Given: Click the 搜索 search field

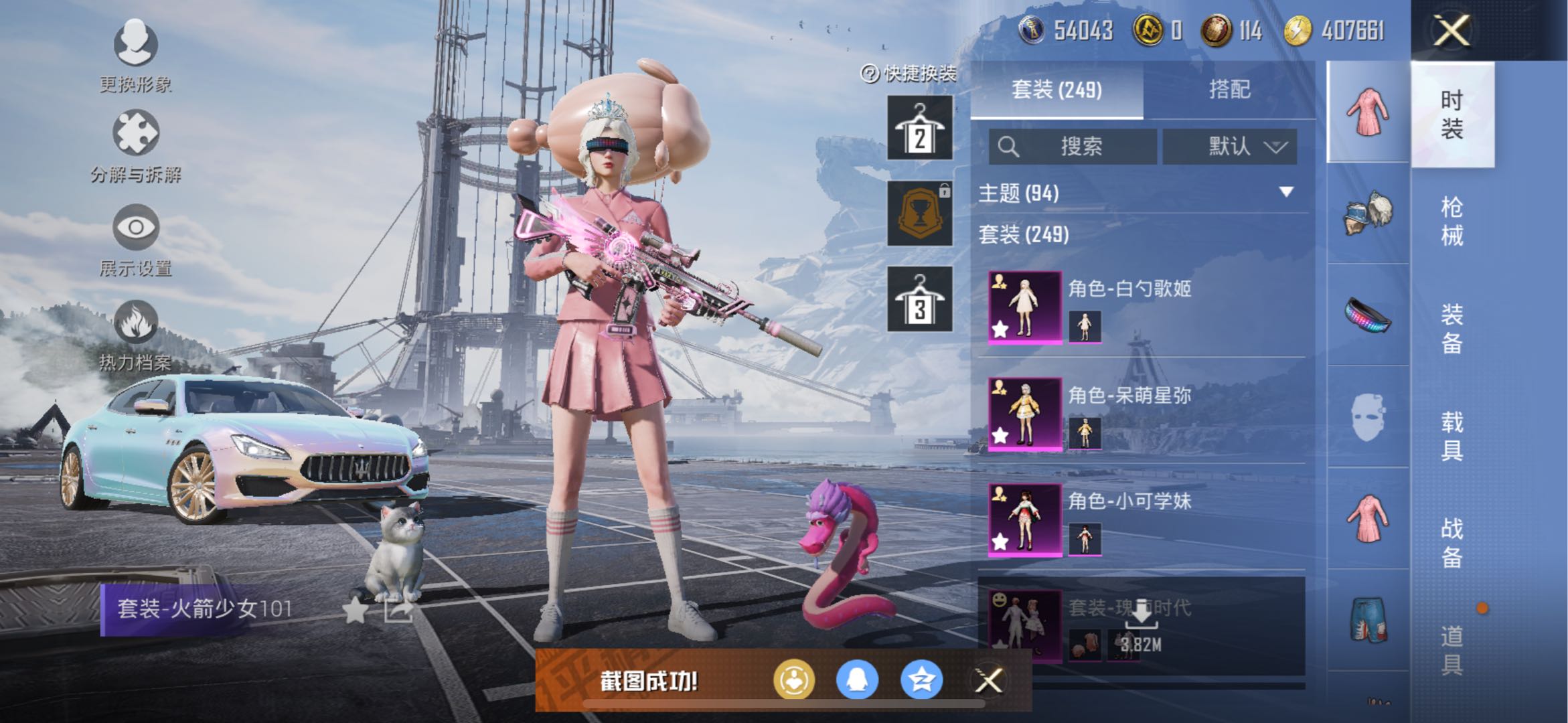Looking at the screenshot, I should (1073, 146).
